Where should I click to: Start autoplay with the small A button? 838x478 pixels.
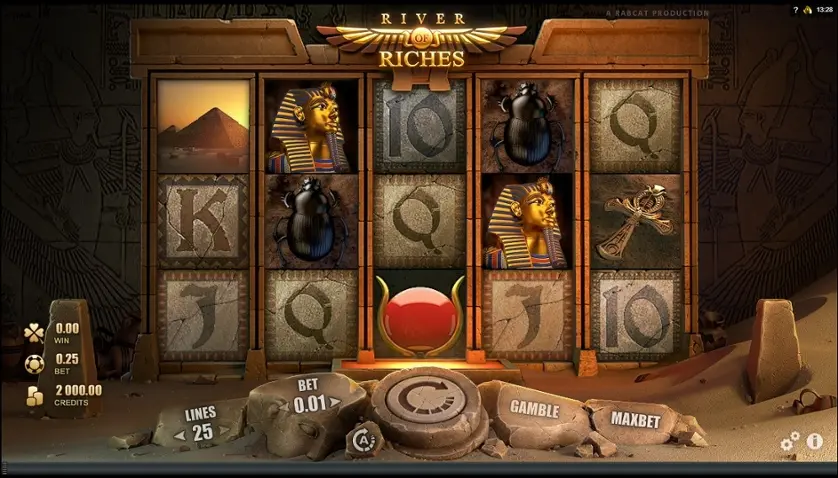tap(360, 438)
